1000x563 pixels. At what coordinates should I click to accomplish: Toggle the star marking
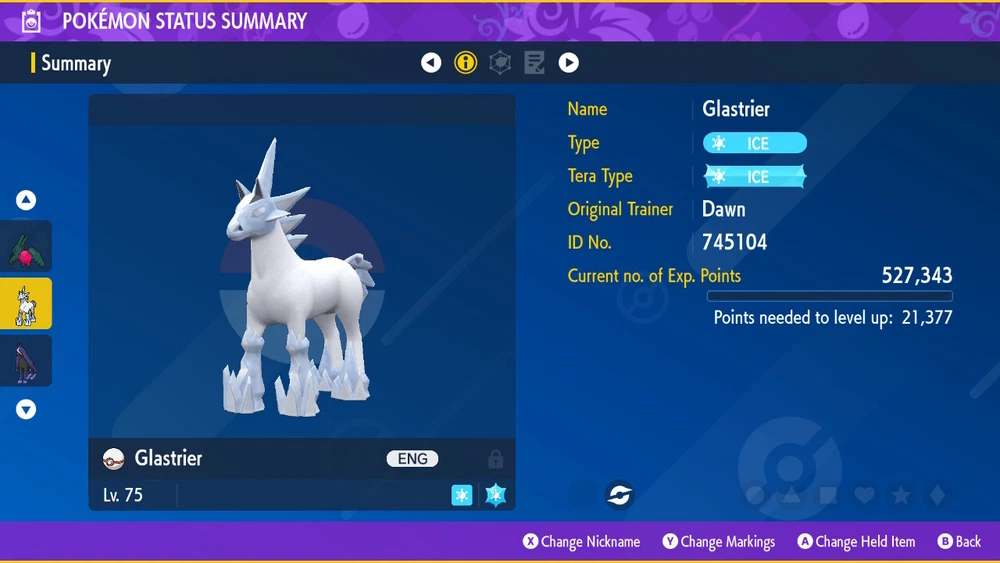(900, 495)
